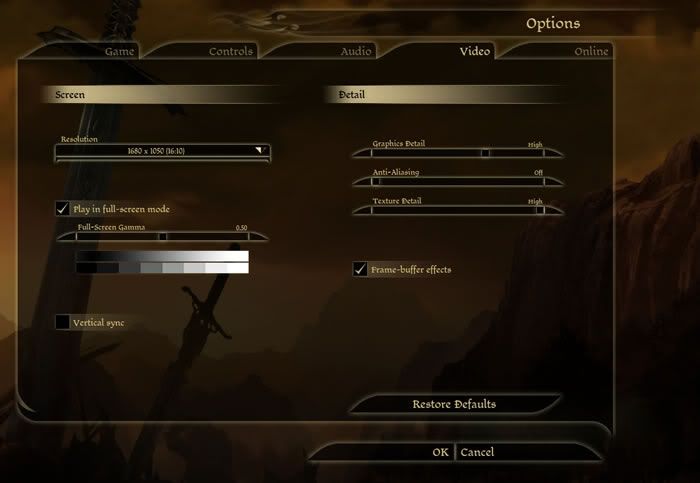The image size is (700, 483).
Task: Select the Video tab
Action: pos(475,51)
